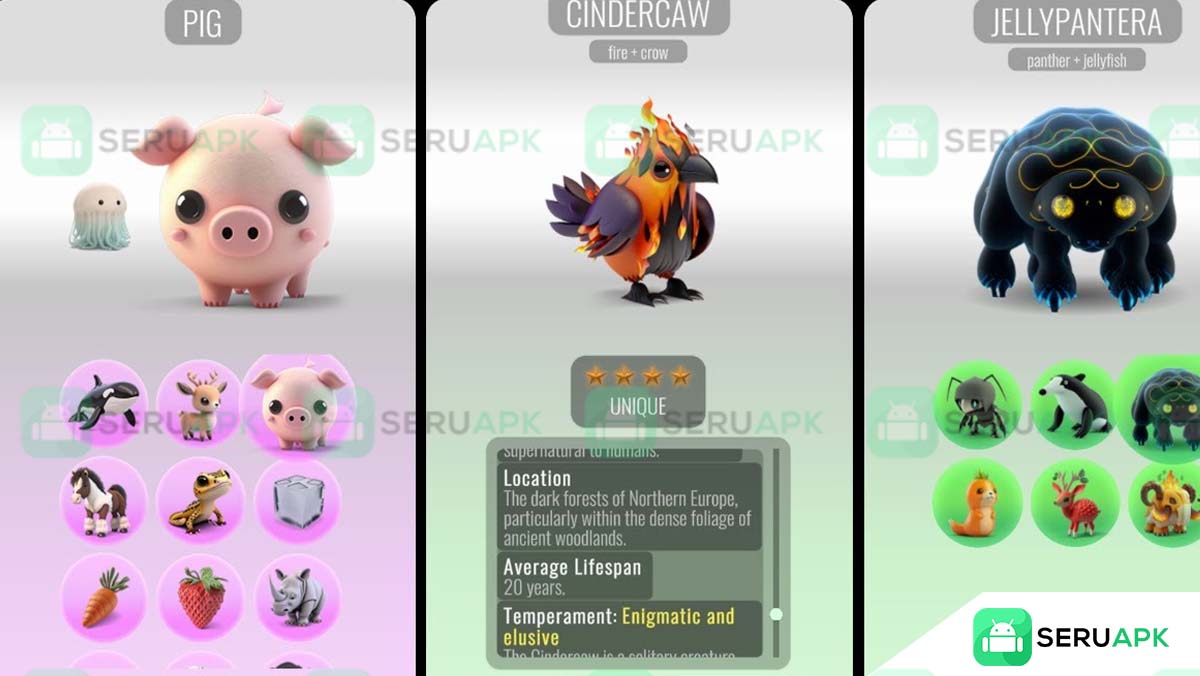The height and width of the screenshot is (676, 1200).
Task: Click the Cindercaw description scrollbar handle
Action: tap(775, 614)
